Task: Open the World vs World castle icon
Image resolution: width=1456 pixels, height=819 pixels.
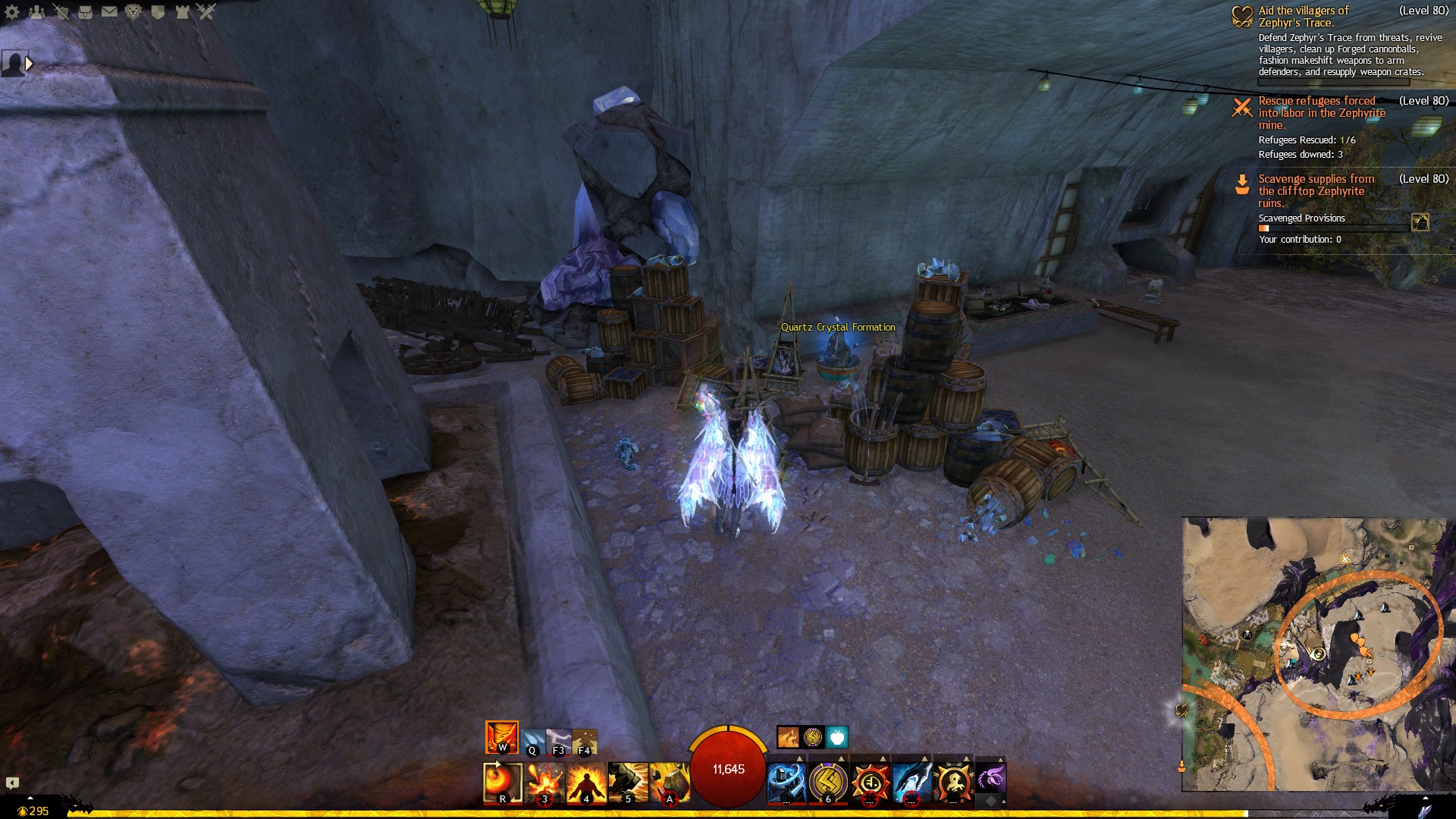Action: point(182,11)
